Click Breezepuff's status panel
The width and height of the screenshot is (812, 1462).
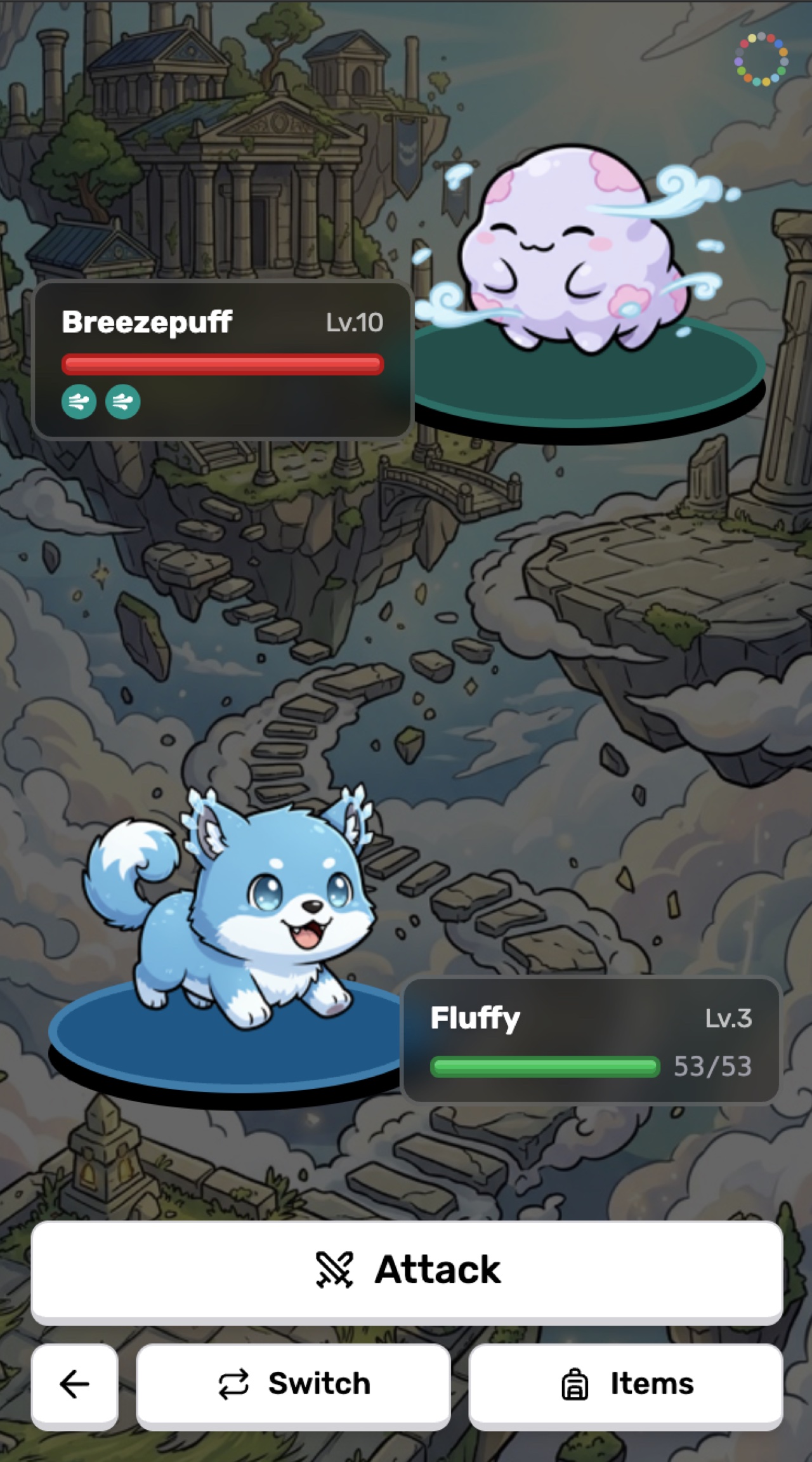224,359
